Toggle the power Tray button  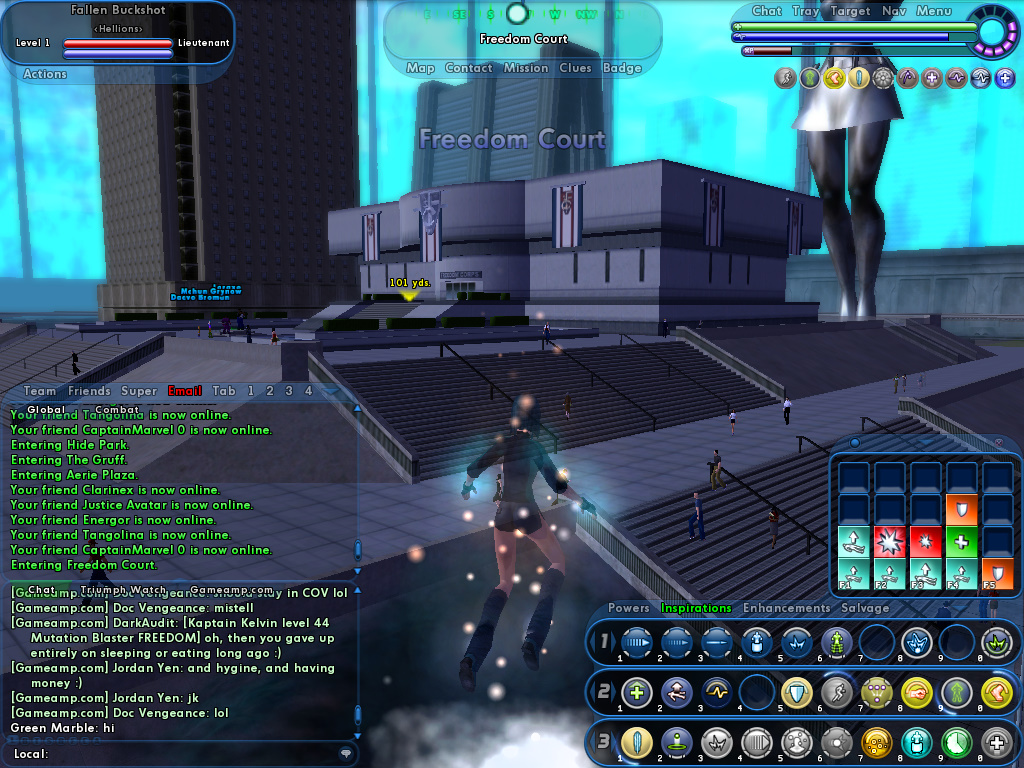tap(805, 11)
